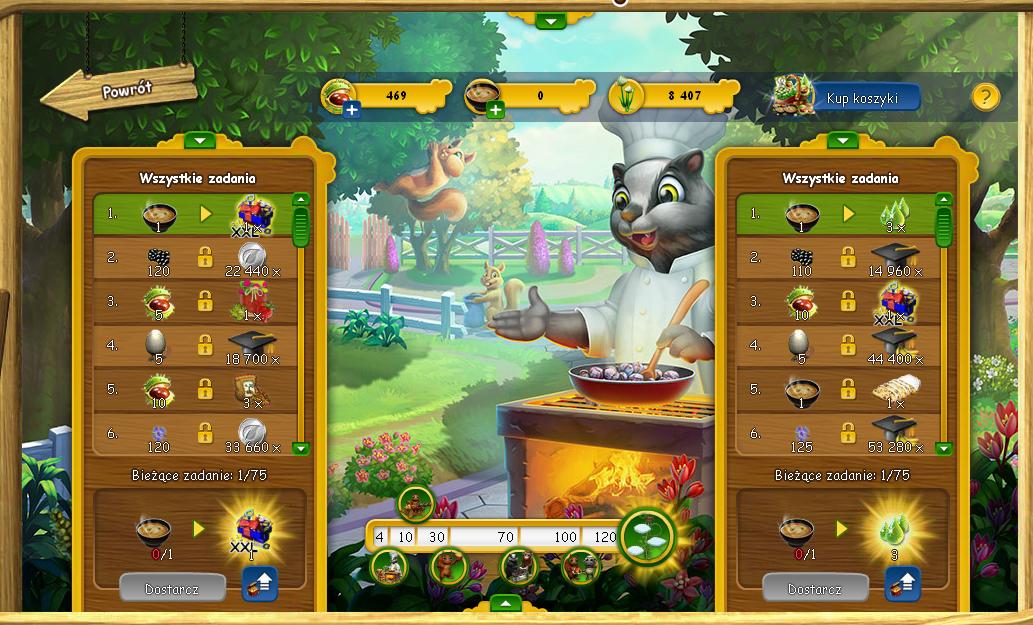1033x625 pixels.
Task: Click Dostarcz in the left task panel
Action: pos(171,588)
